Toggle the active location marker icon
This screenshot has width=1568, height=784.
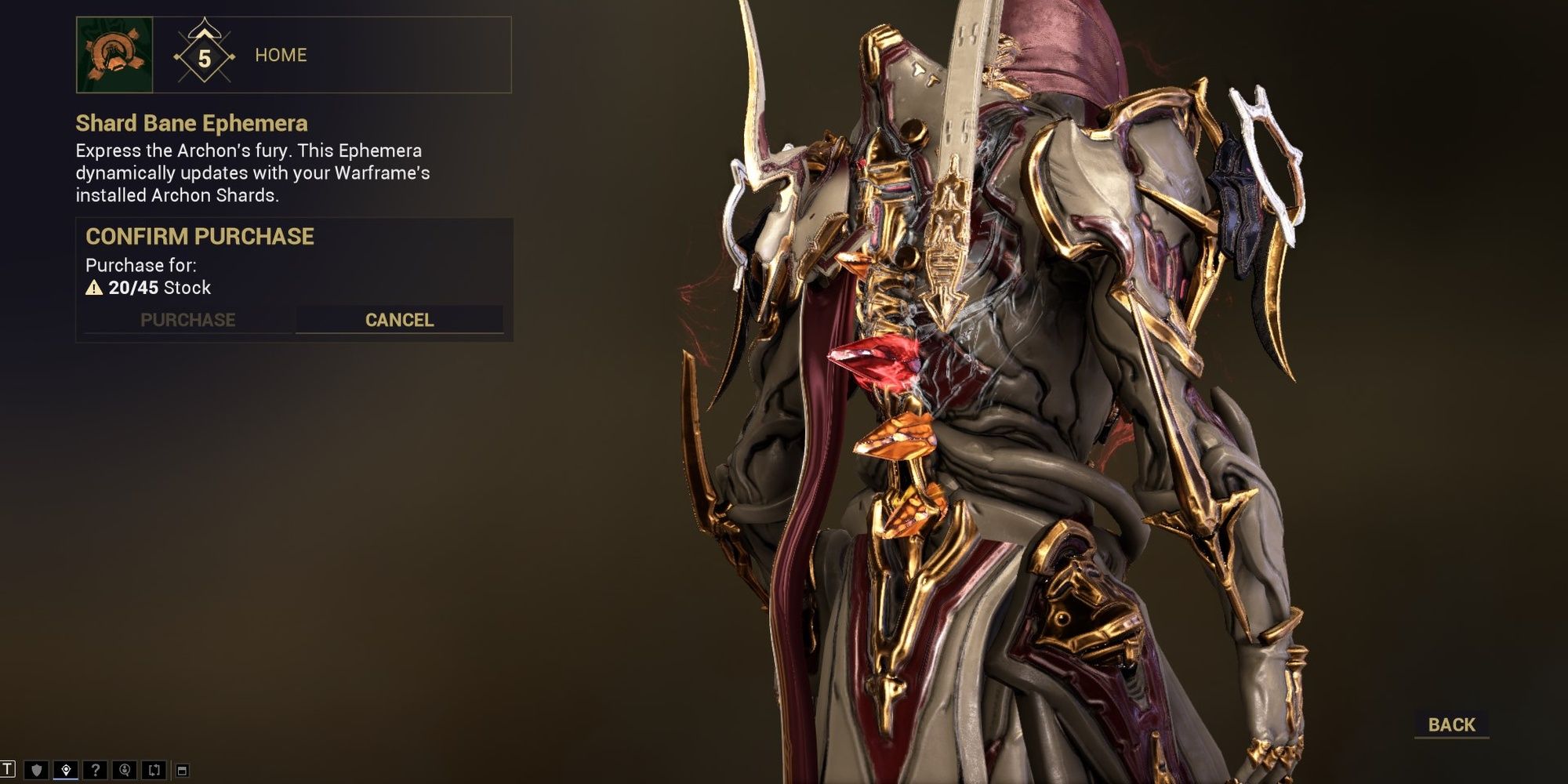pyautogui.click(x=66, y=770)
